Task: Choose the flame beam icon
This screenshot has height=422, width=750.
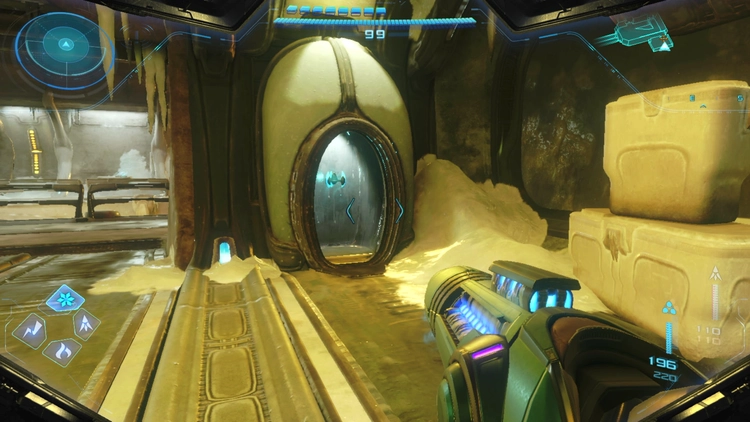Action: (62, 351)
